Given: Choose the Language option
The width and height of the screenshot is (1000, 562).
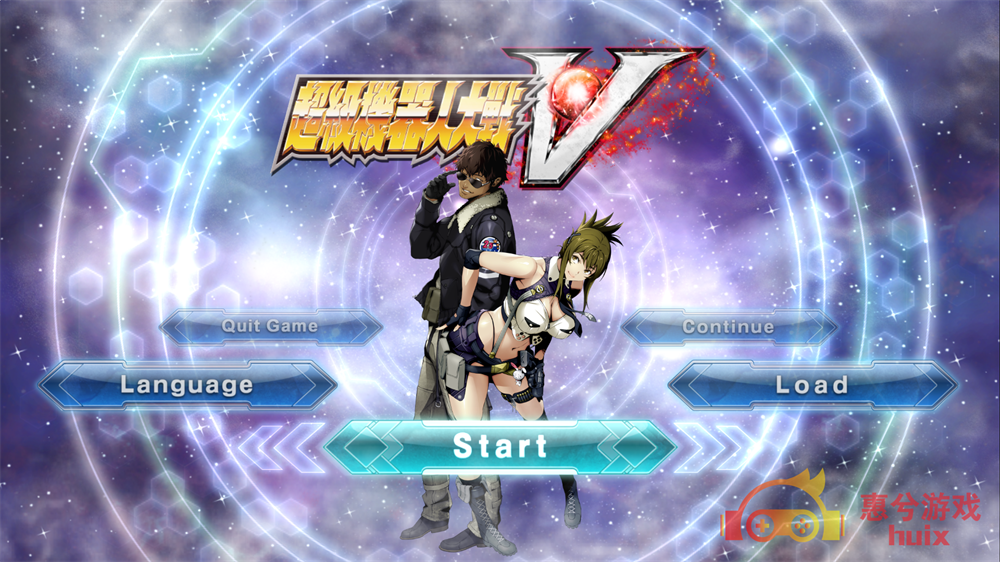Looking at the screenshot, I should click(x=187, y=385).
